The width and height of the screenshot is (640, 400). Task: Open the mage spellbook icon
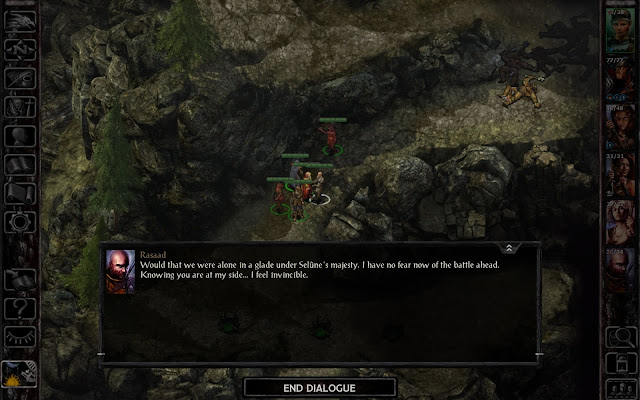tap(20, 164)
